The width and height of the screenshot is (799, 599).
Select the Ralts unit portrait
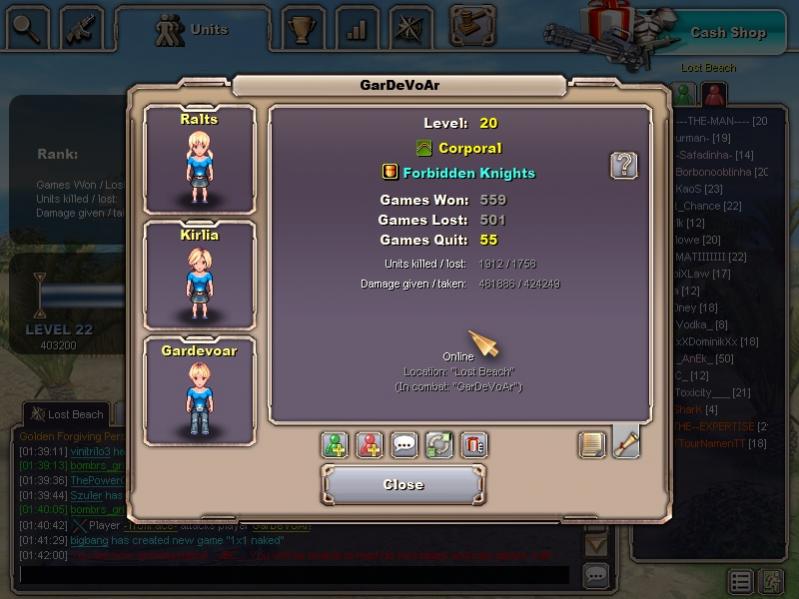click(200, 159)
